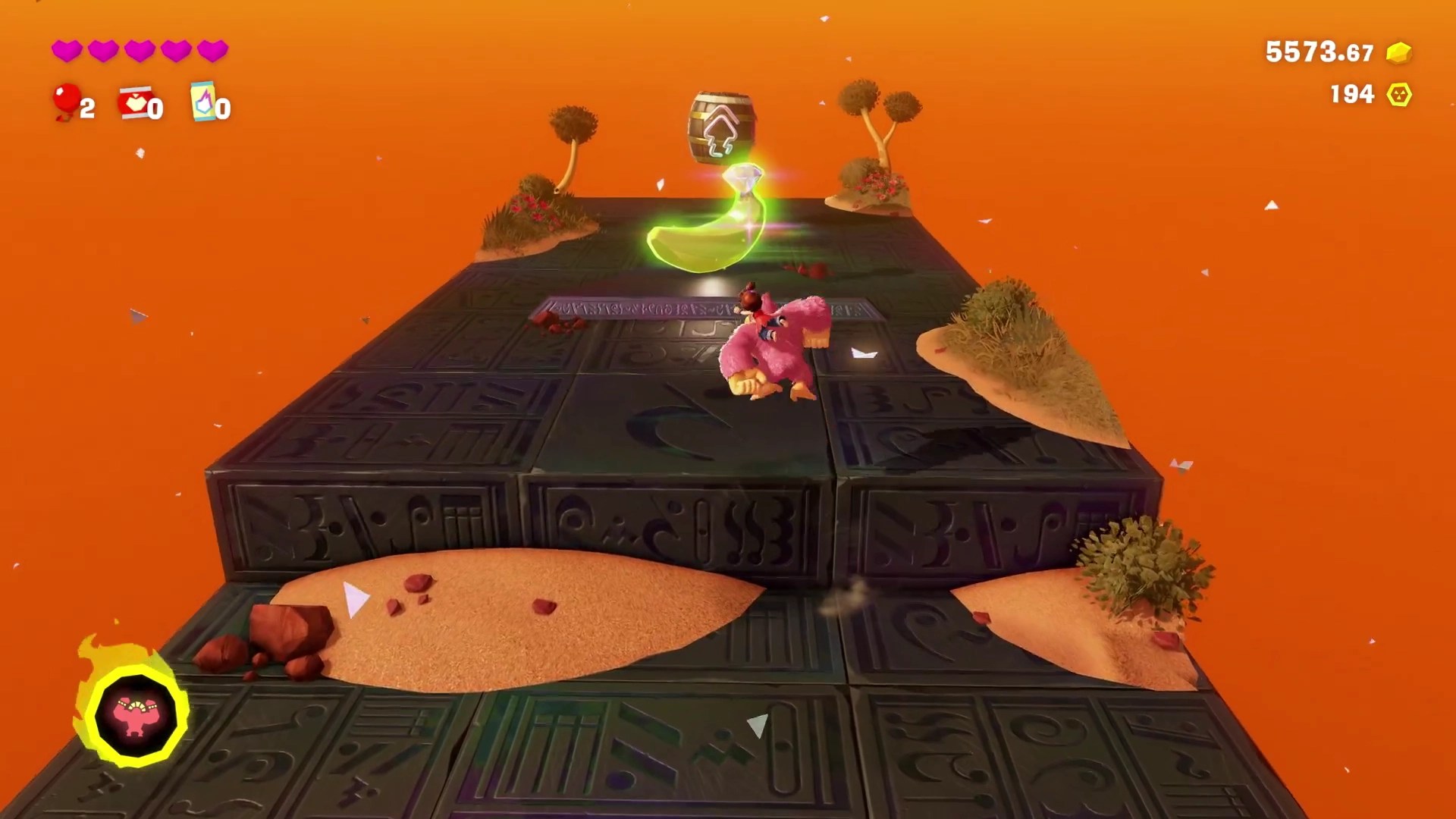The width and height of the screenshot is (1456, 819).
Task: Click the gold nugget currency icon
Action: pyautogui.click(x=1398, y=52)
